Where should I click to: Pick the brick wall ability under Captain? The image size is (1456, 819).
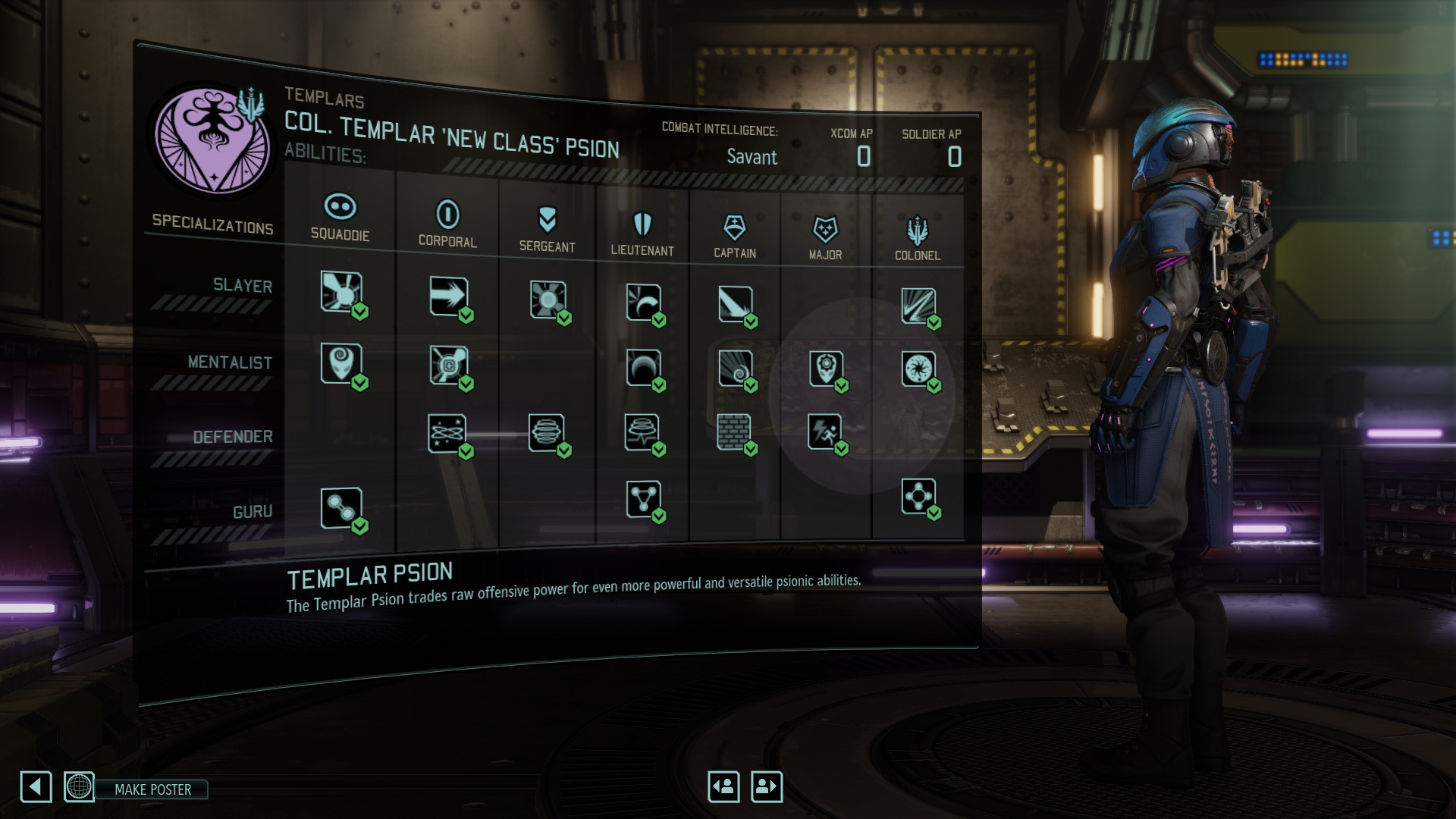coord(733,431)
